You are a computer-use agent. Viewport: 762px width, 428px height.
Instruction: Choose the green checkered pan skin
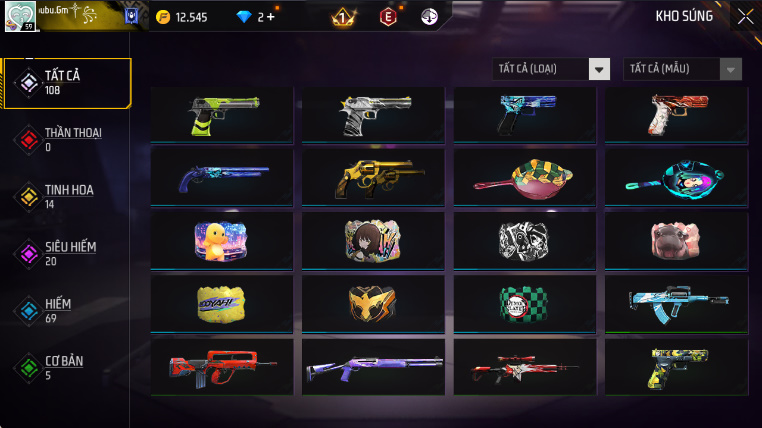(525, 178)
